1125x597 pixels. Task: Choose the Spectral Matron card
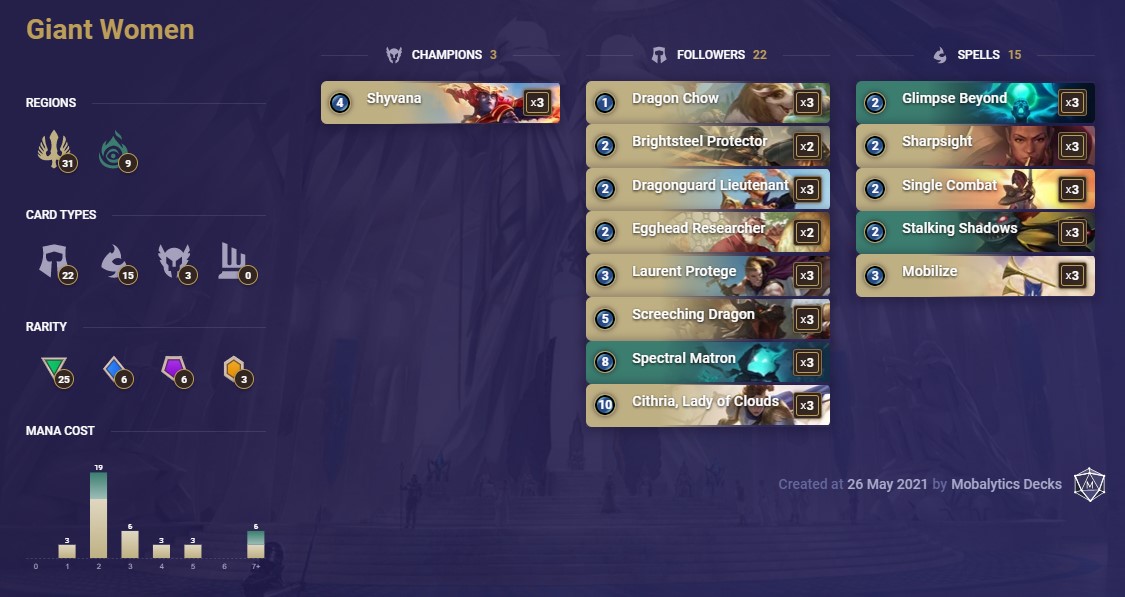tap(707, 362)
